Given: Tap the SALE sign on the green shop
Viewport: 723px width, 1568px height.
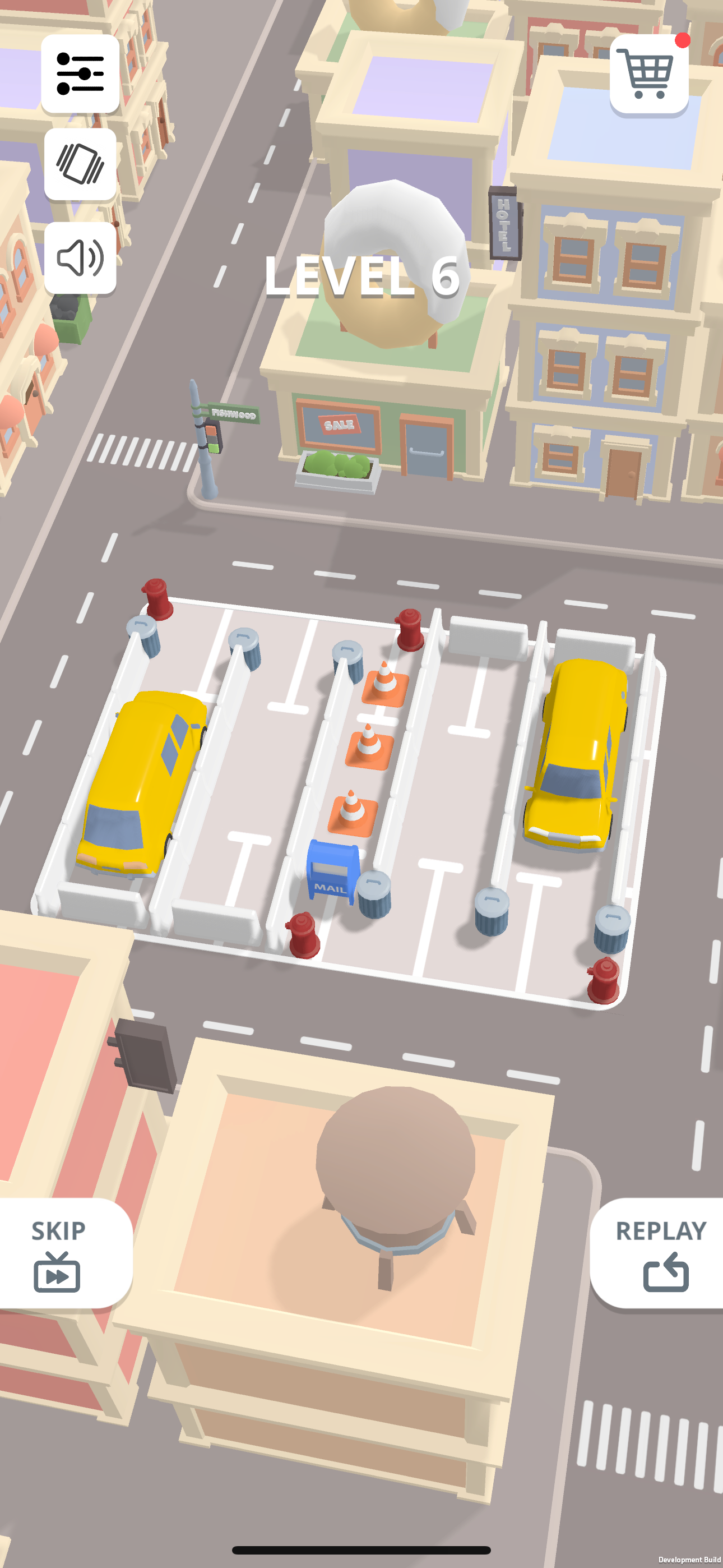Looking at the screenshot, I should (x=339, y=425).
